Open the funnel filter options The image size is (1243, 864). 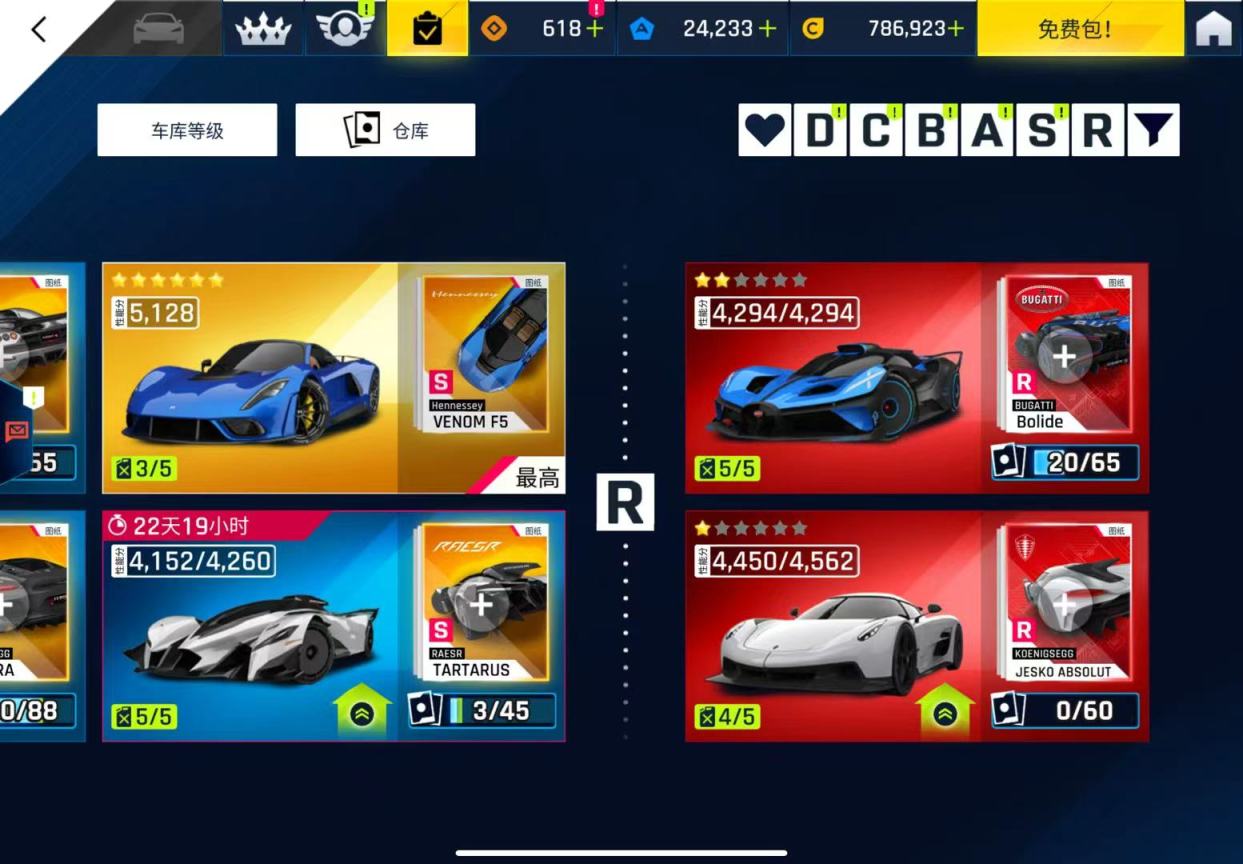pos(1153,130)
